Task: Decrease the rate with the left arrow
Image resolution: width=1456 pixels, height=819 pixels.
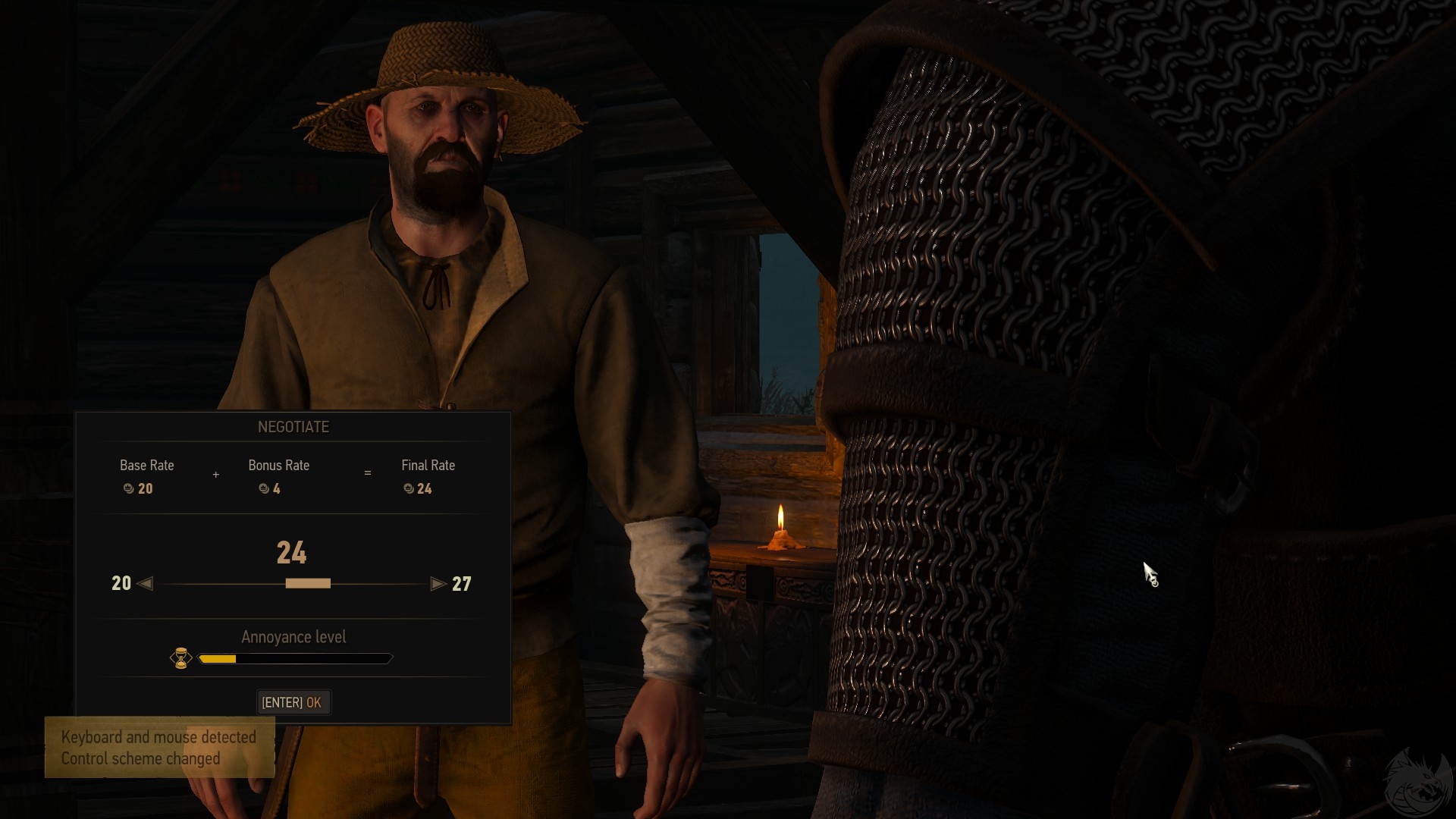Action: click(x=146, y=583)
